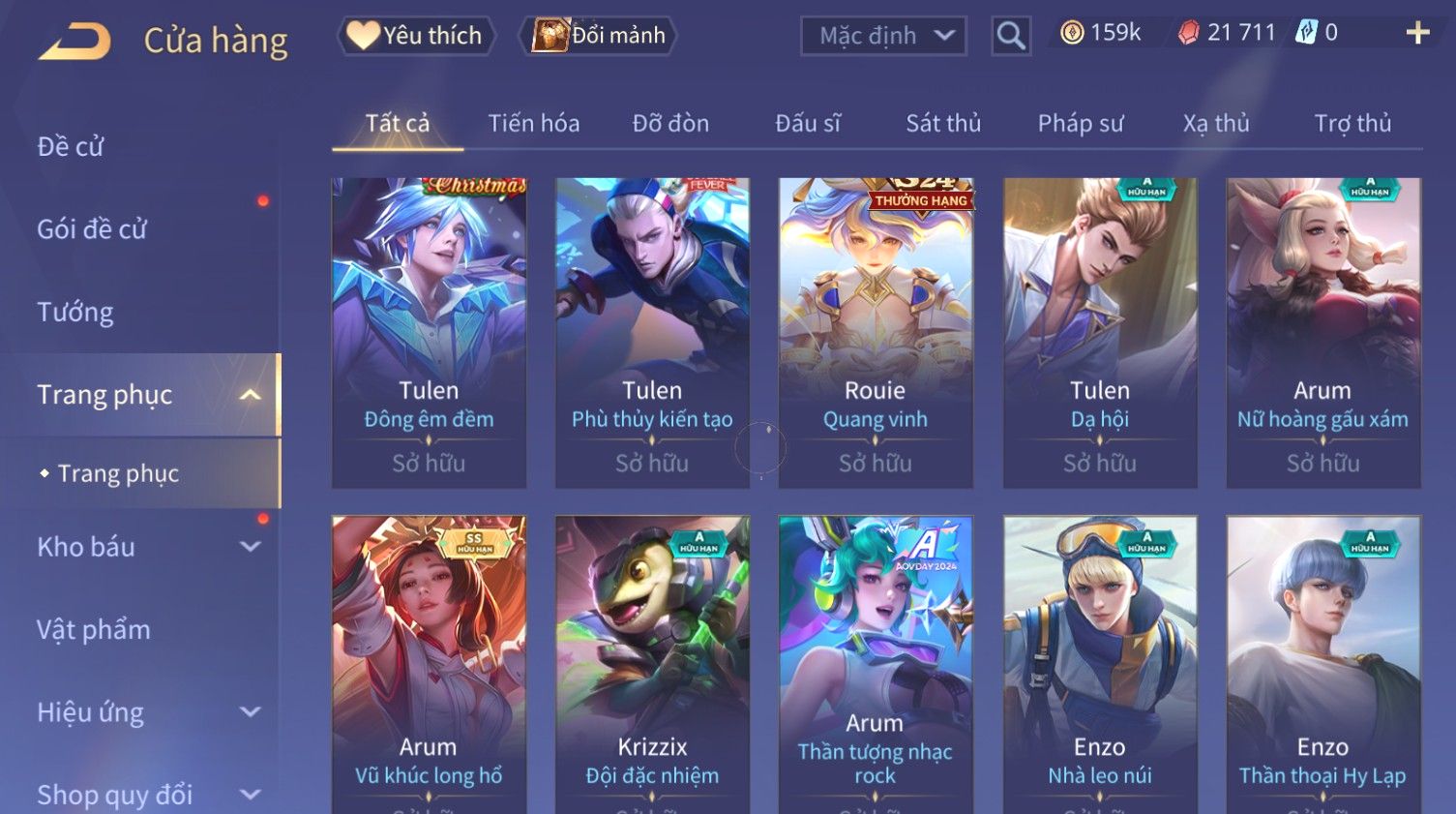The height and width of the screenshot is (814, 1456).
Task: Show the Sát thủ category
Action: pos(943,124)
